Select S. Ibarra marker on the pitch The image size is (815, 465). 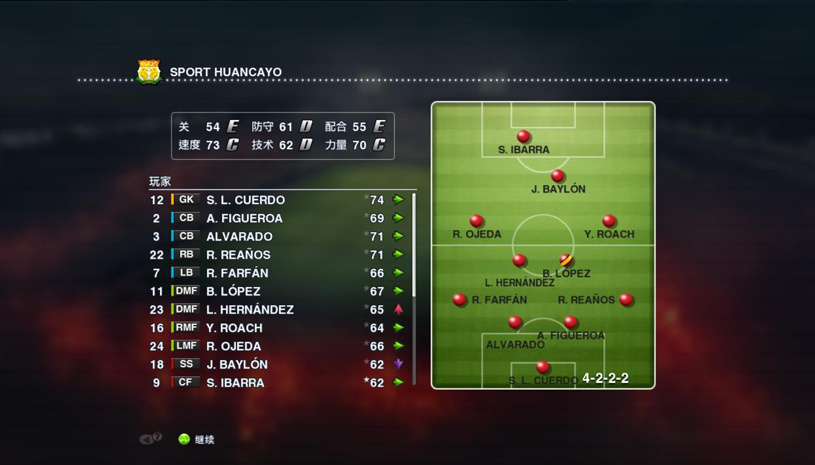click(x=523, y=137)
